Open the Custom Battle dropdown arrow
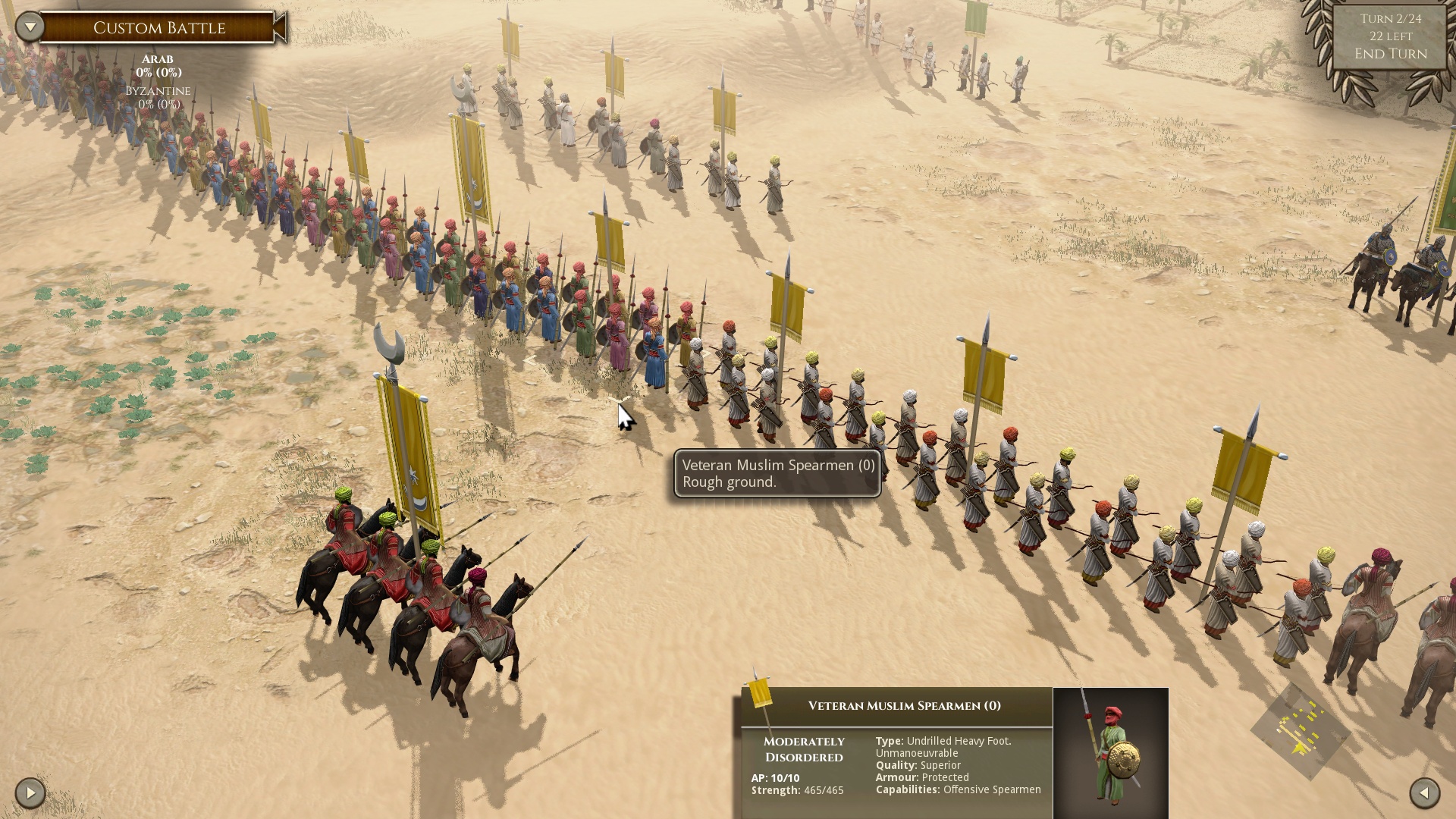 click(x=30, y=27)
